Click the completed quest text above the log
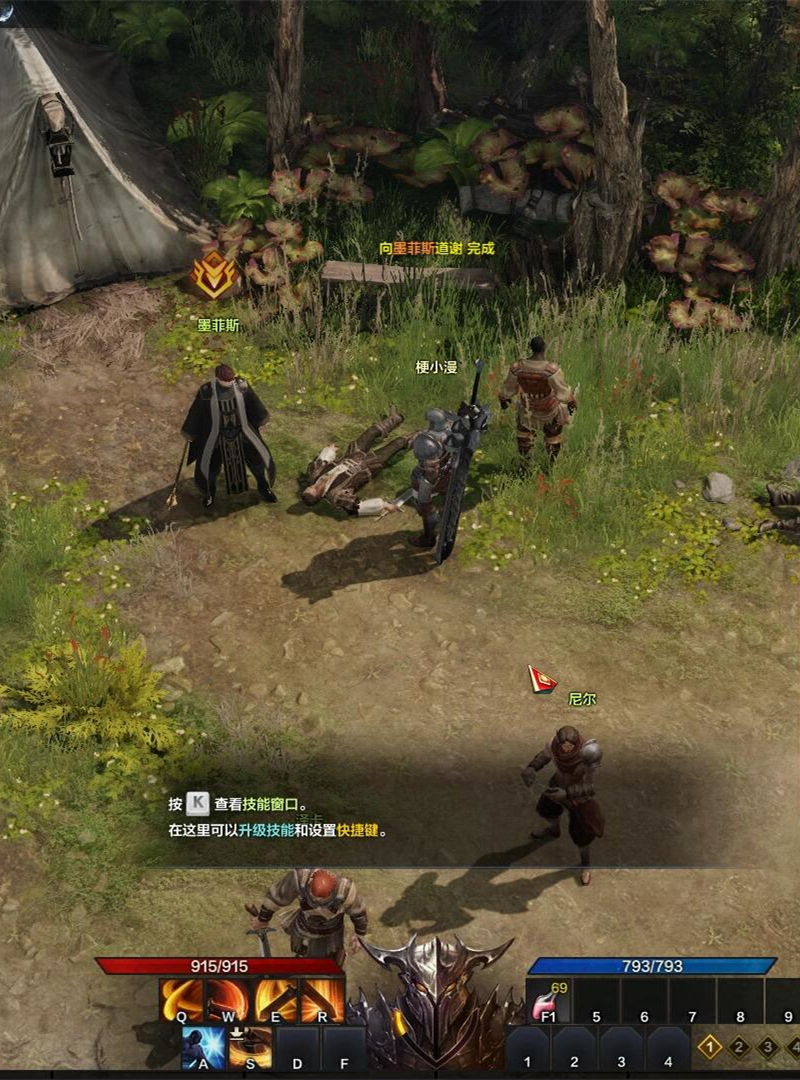Image resolution: width=800 pixels, height=1080 pixels. 437,248
